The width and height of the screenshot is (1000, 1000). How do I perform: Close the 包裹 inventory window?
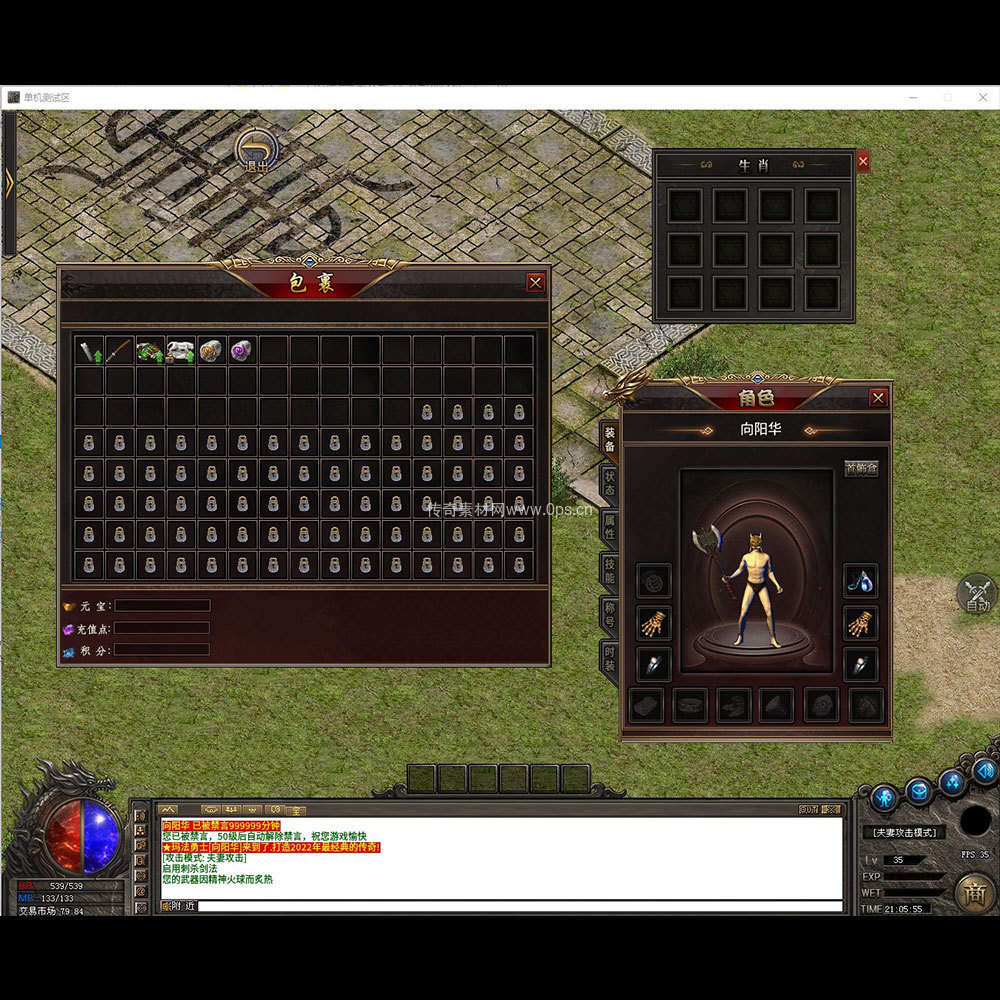[x=535, y=283]
